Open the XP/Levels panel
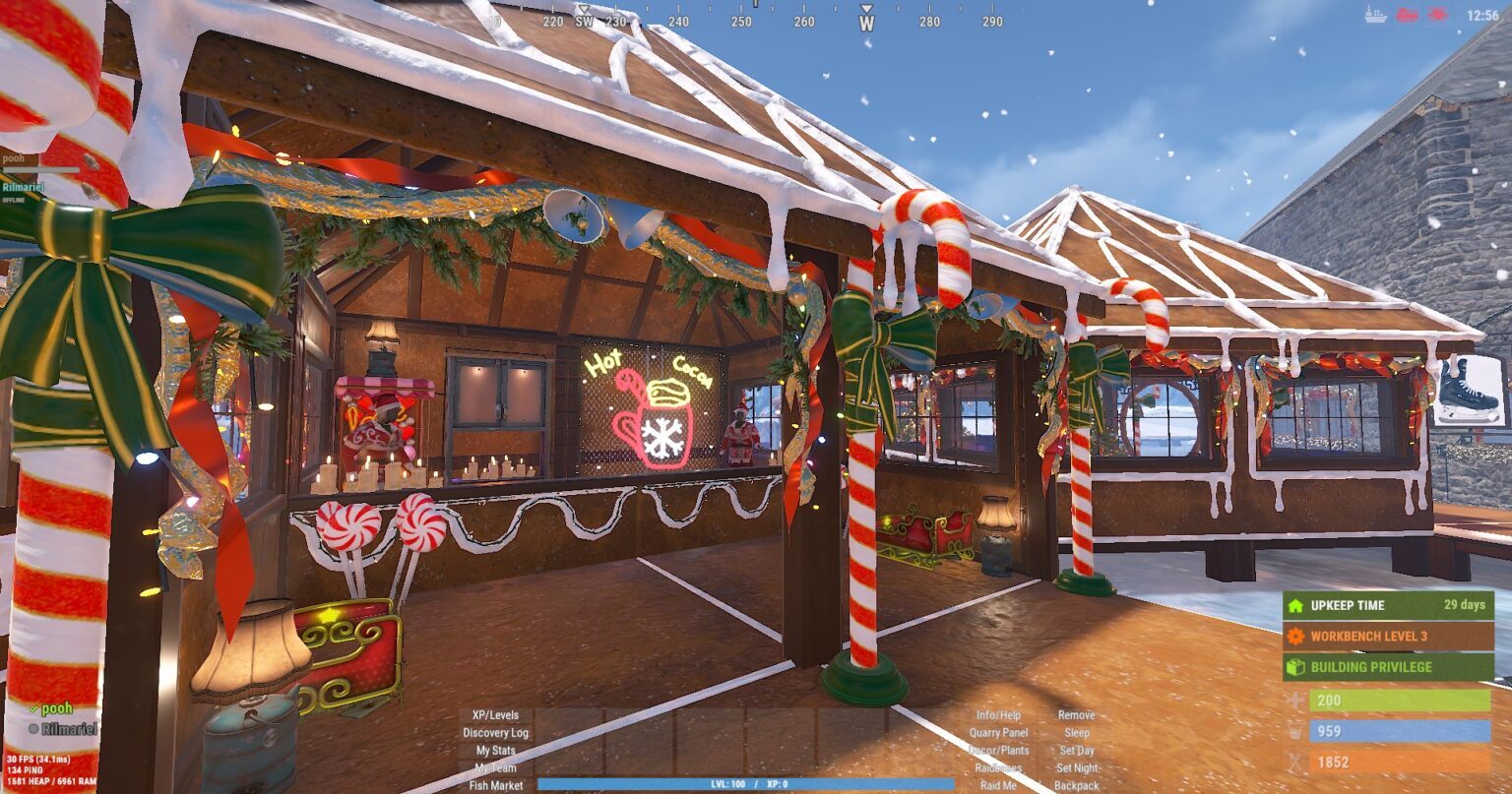Screen dimensions: 1512x794 (495, 715)
